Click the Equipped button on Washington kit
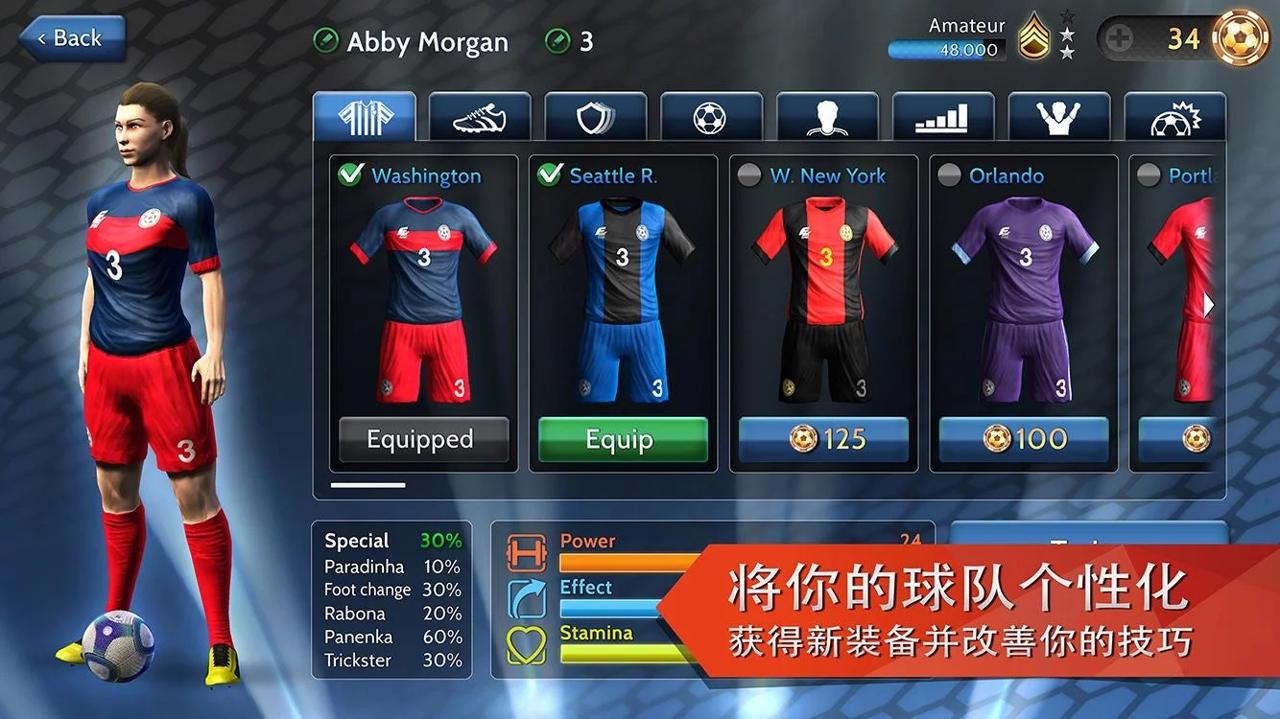1280x719 pixels. click(x=424, y=440)
